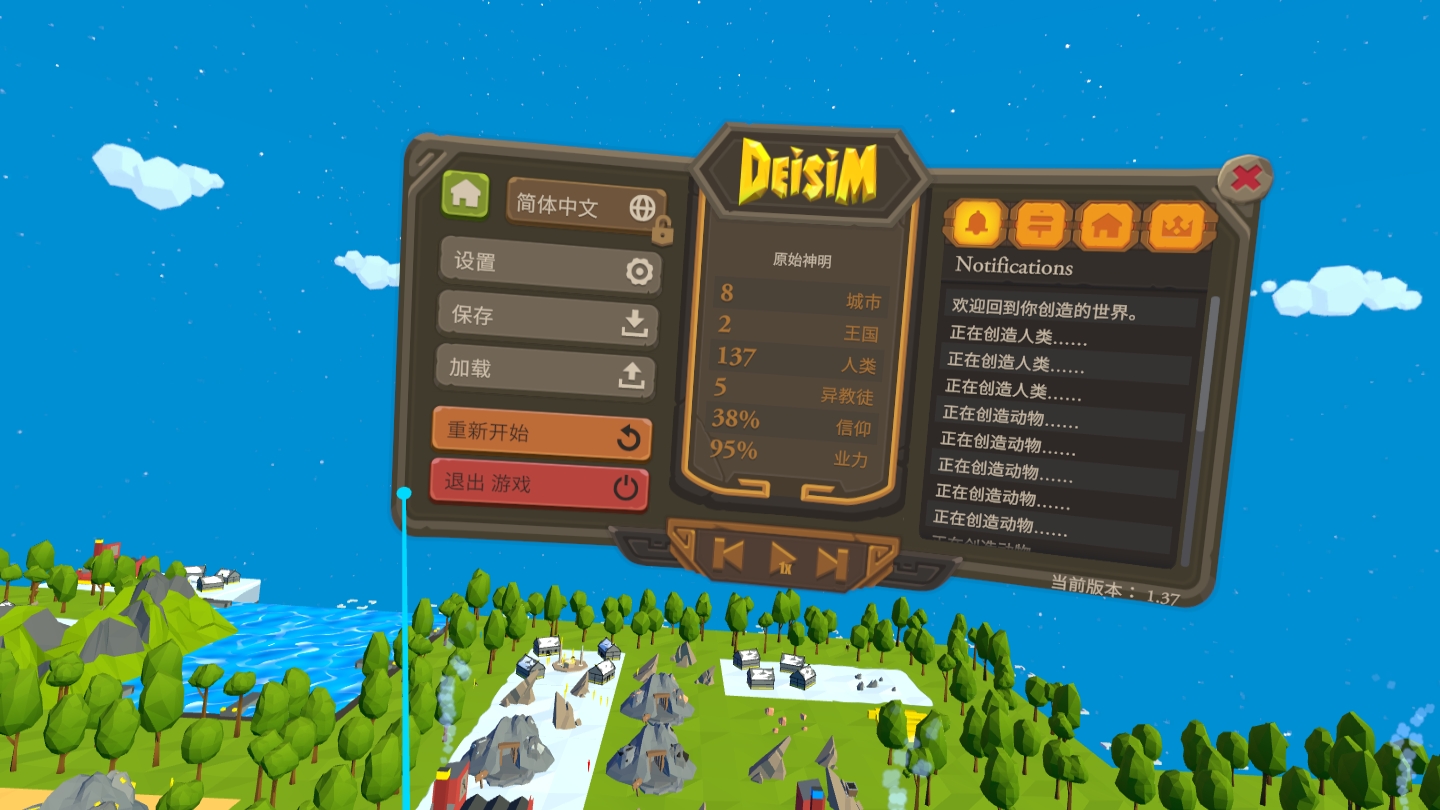The image size is (1440, 810).
Task: Close the menu with the red X
Action: click(1245, 179)
